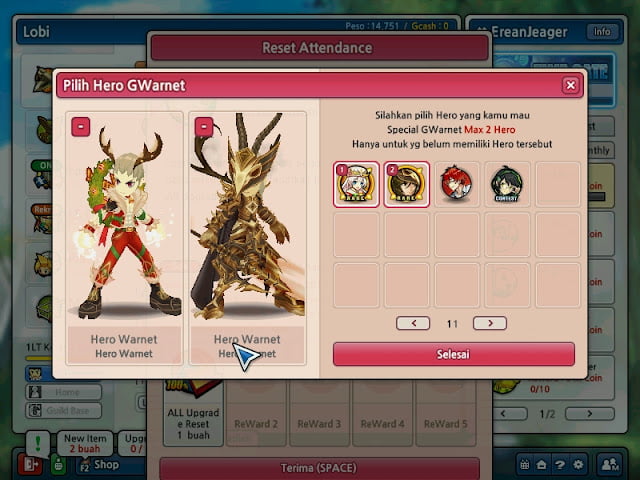Screen dimensions: 640x480
Task: Open the Info button beside EreanJeager
Action: click(601, 31)
